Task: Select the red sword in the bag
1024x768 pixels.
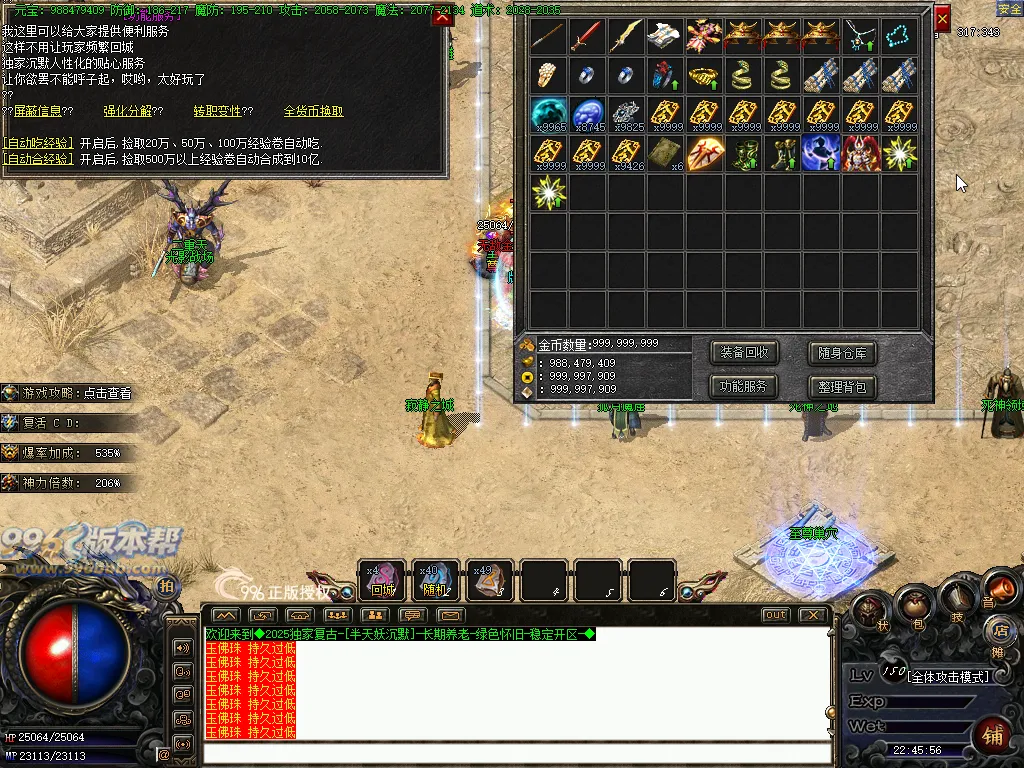Action: click(x=587, y=37)
